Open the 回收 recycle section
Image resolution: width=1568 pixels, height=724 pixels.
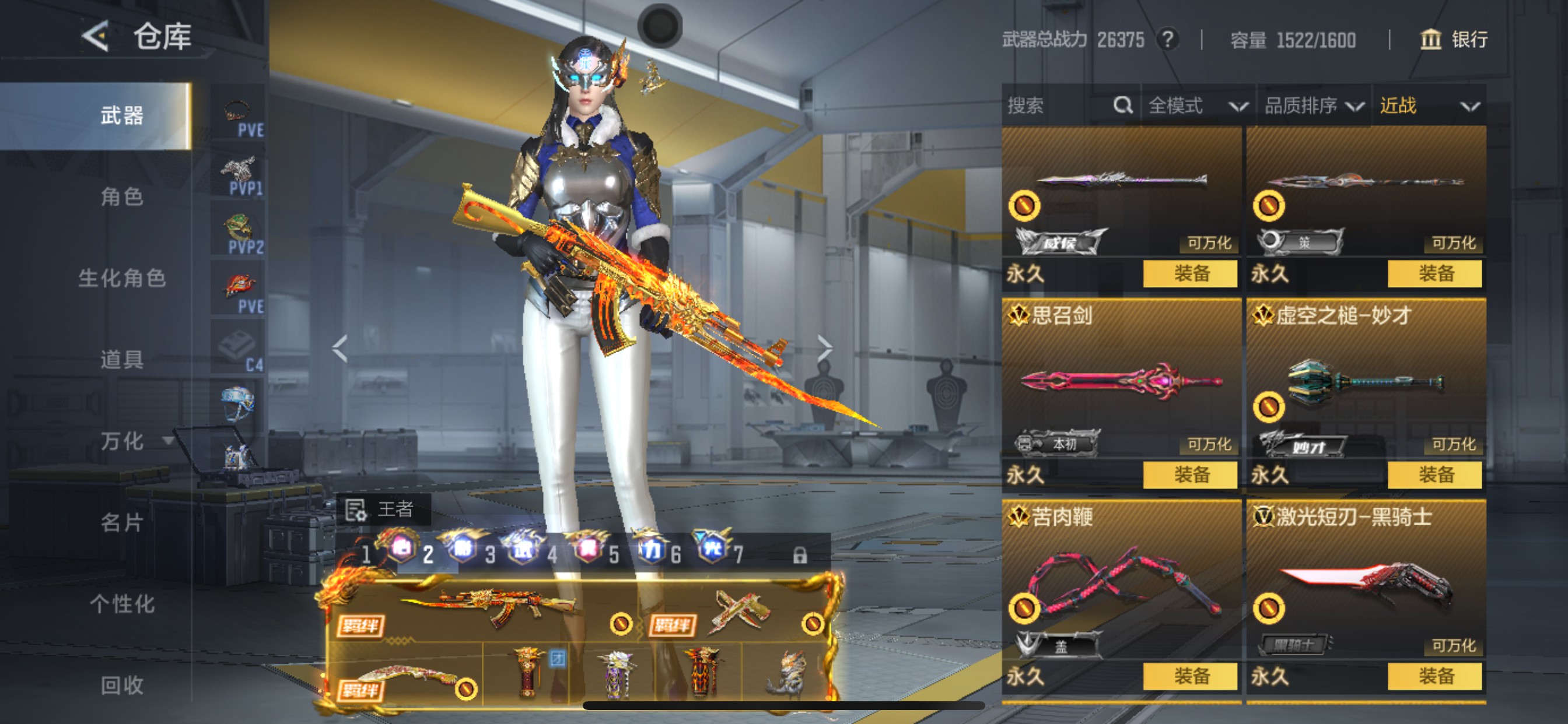click(122, 685)
